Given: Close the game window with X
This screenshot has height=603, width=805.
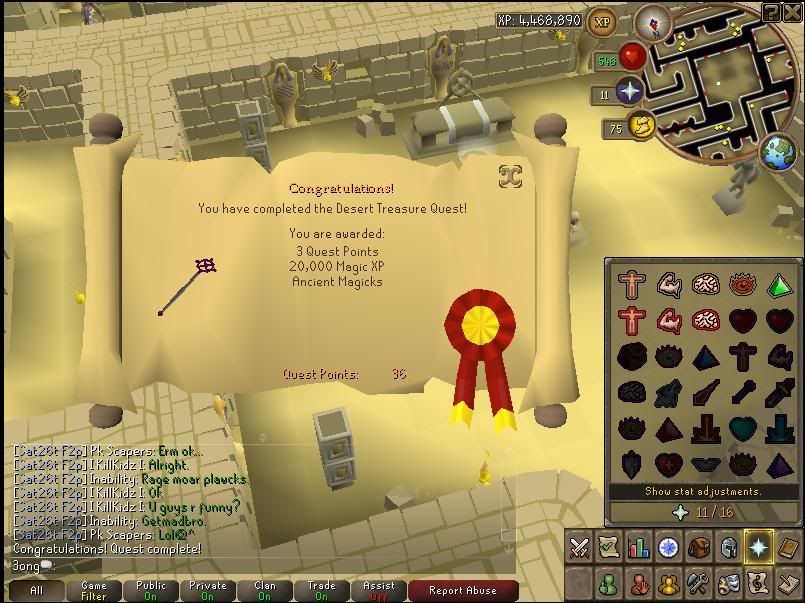Looking at the screenshot, I should [793, 12].
